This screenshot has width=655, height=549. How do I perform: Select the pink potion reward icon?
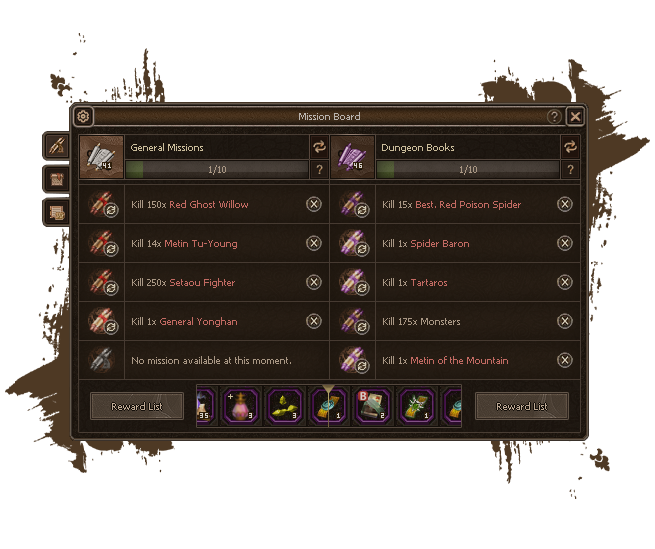pos(242,406)
